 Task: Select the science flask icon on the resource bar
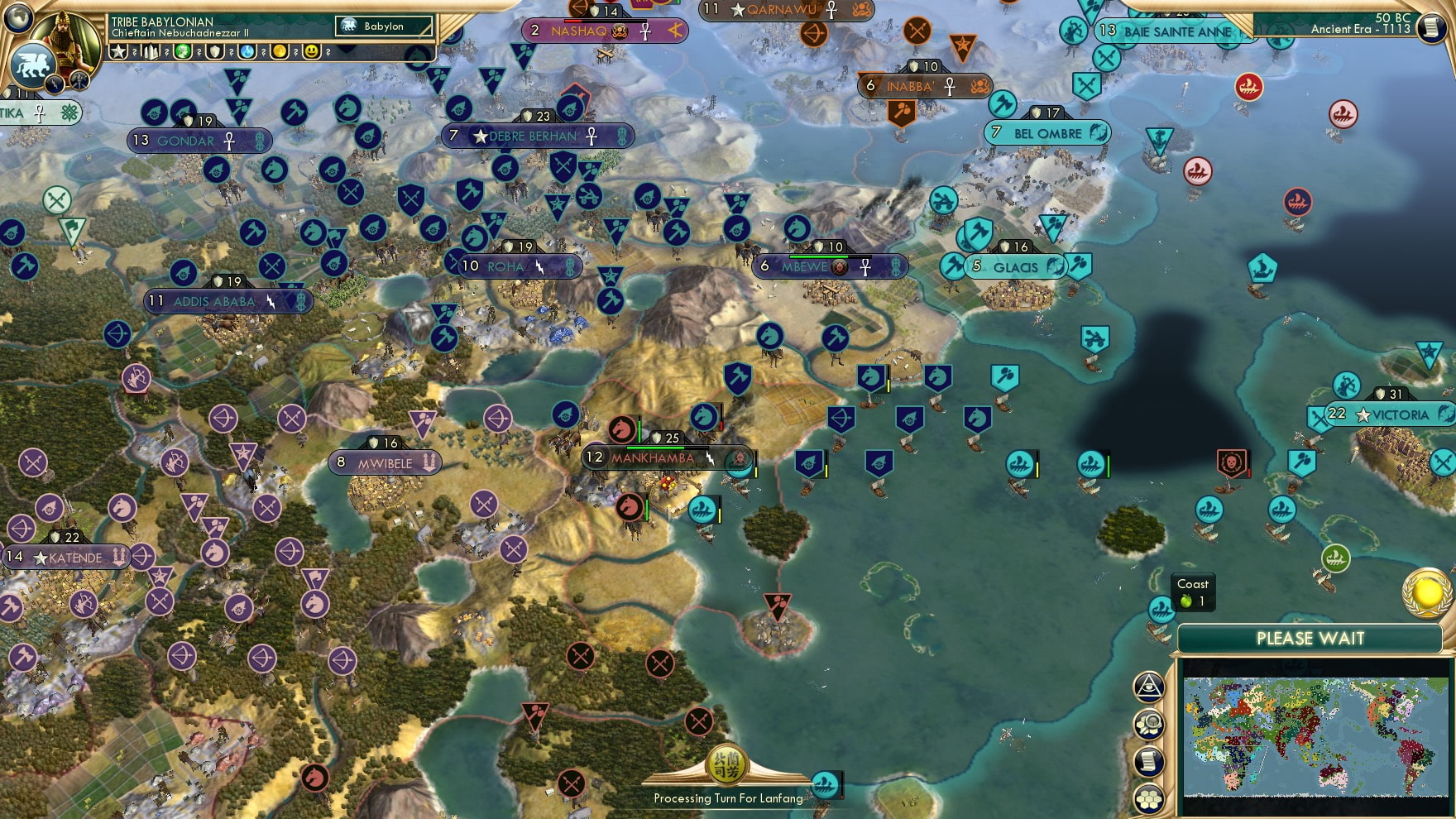click(247, 51)
